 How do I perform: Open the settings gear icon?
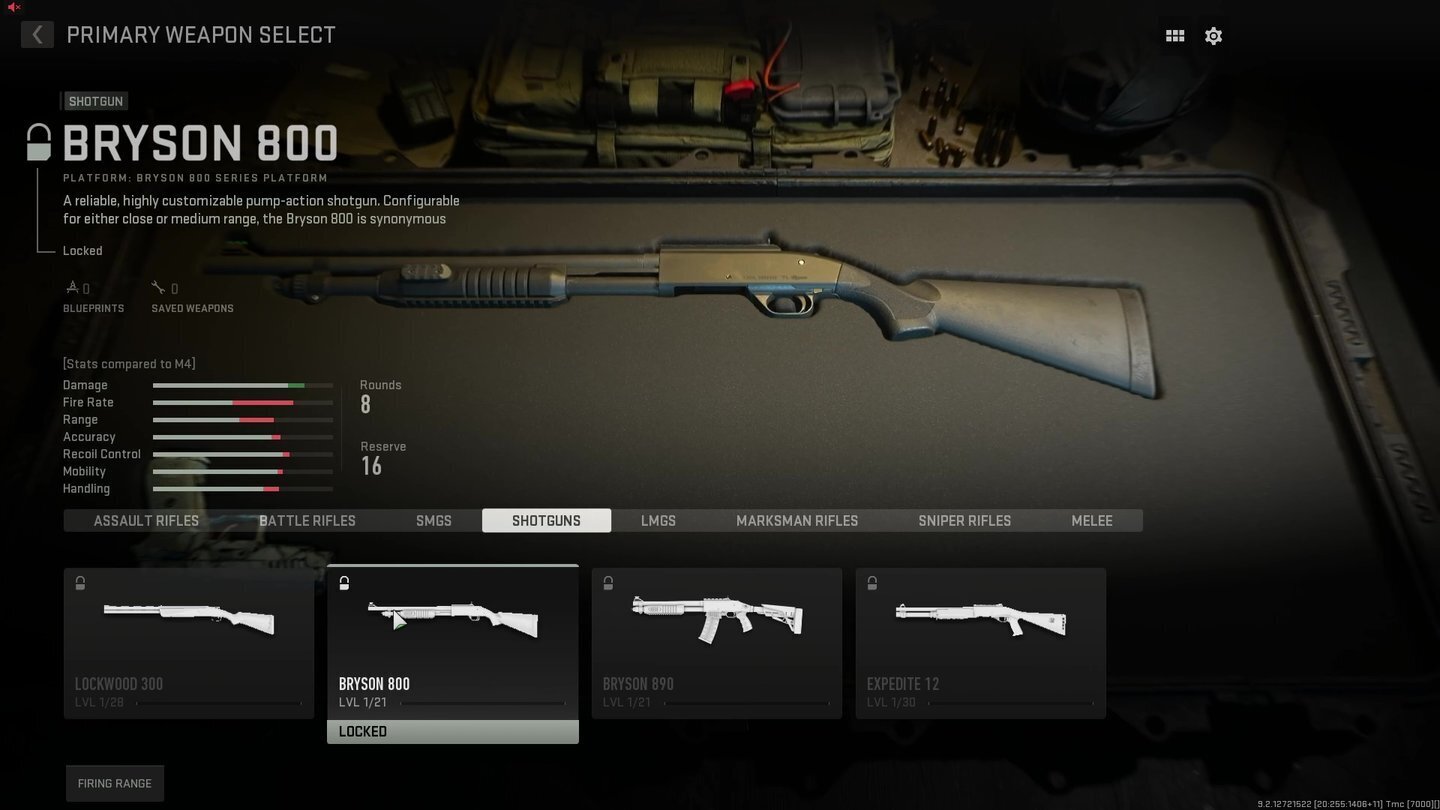click(1213, 35)
